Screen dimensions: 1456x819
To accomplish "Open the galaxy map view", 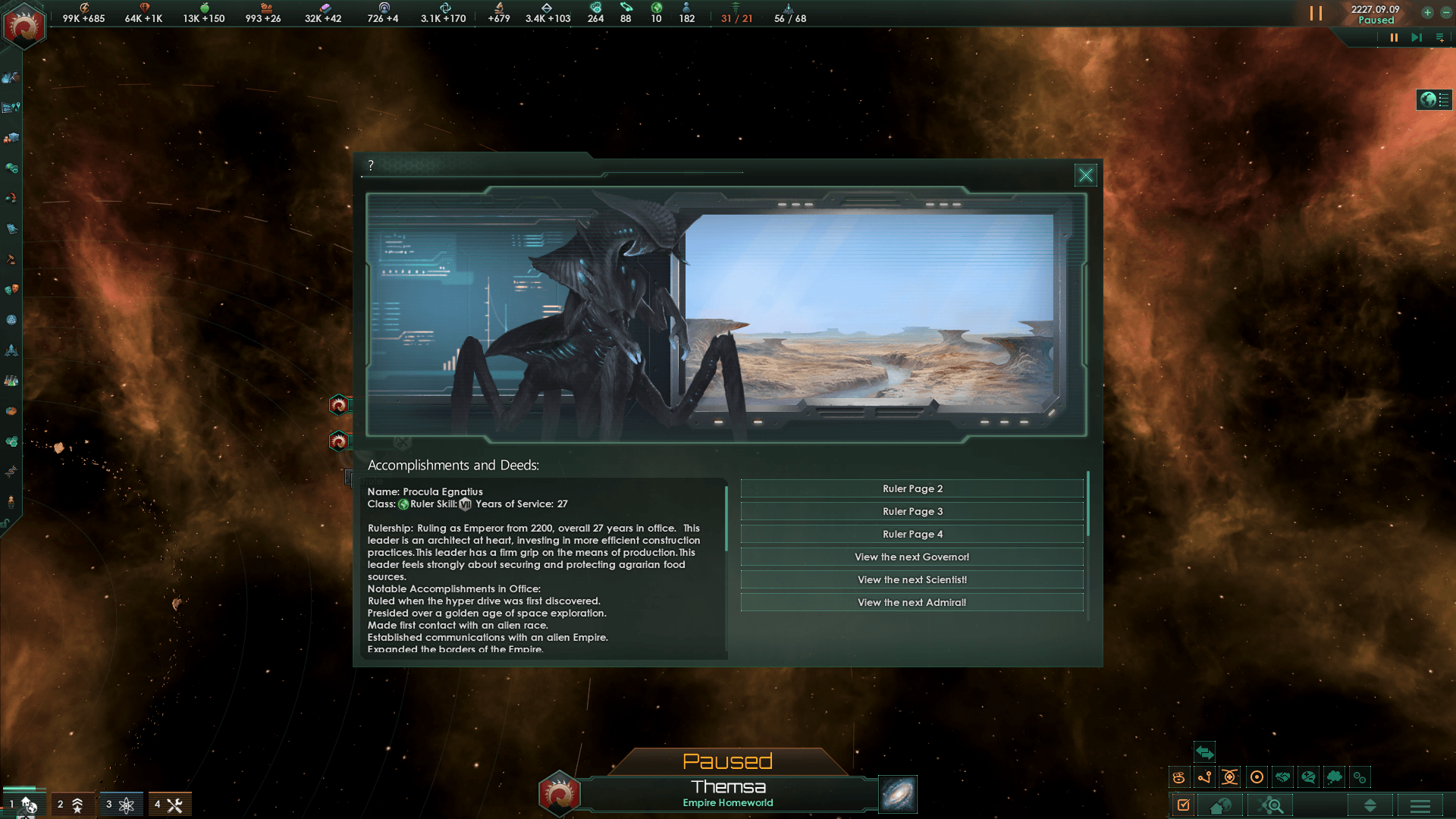I will point(898,794).
